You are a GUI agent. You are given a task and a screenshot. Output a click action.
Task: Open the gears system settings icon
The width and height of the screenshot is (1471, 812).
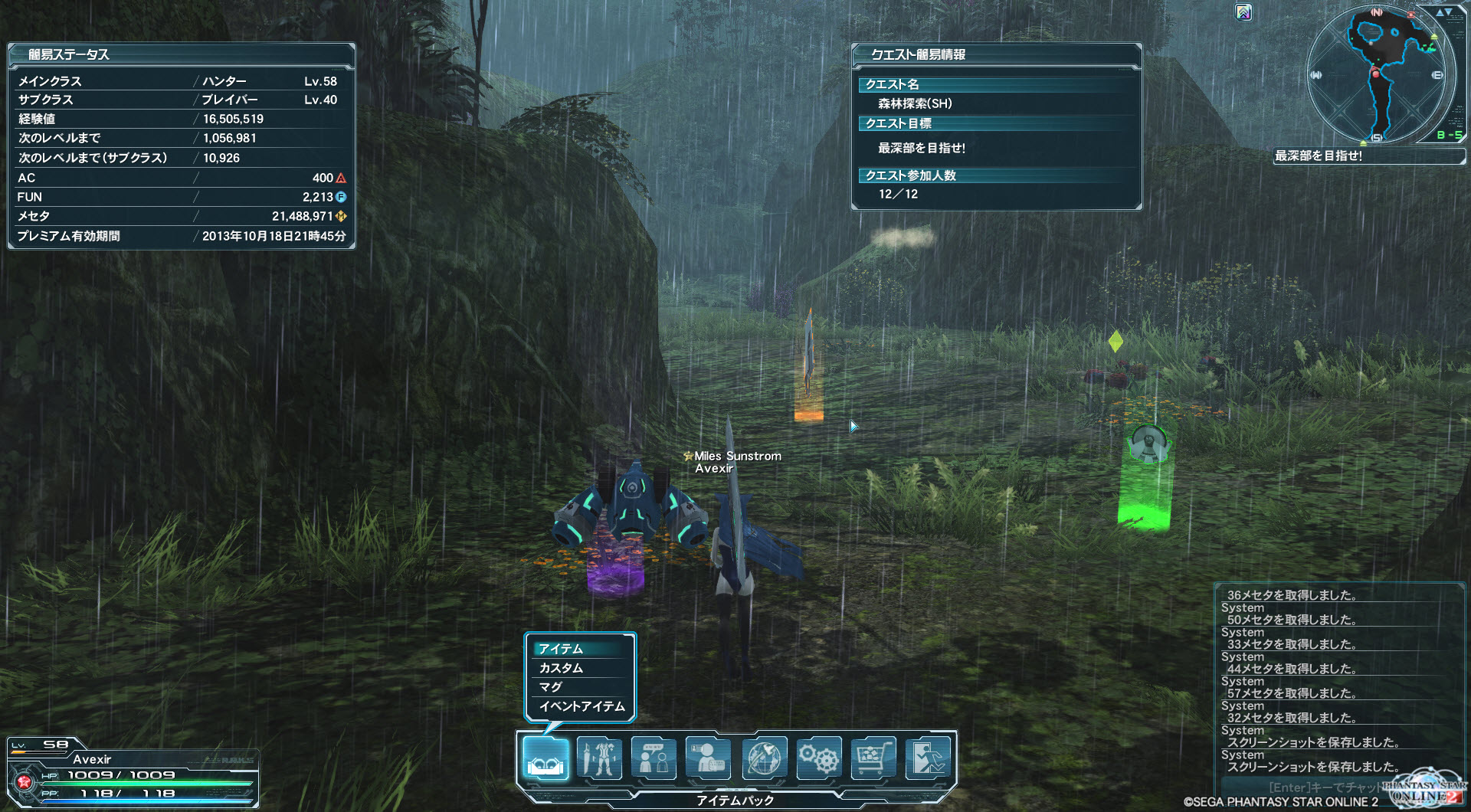(818, 758)
